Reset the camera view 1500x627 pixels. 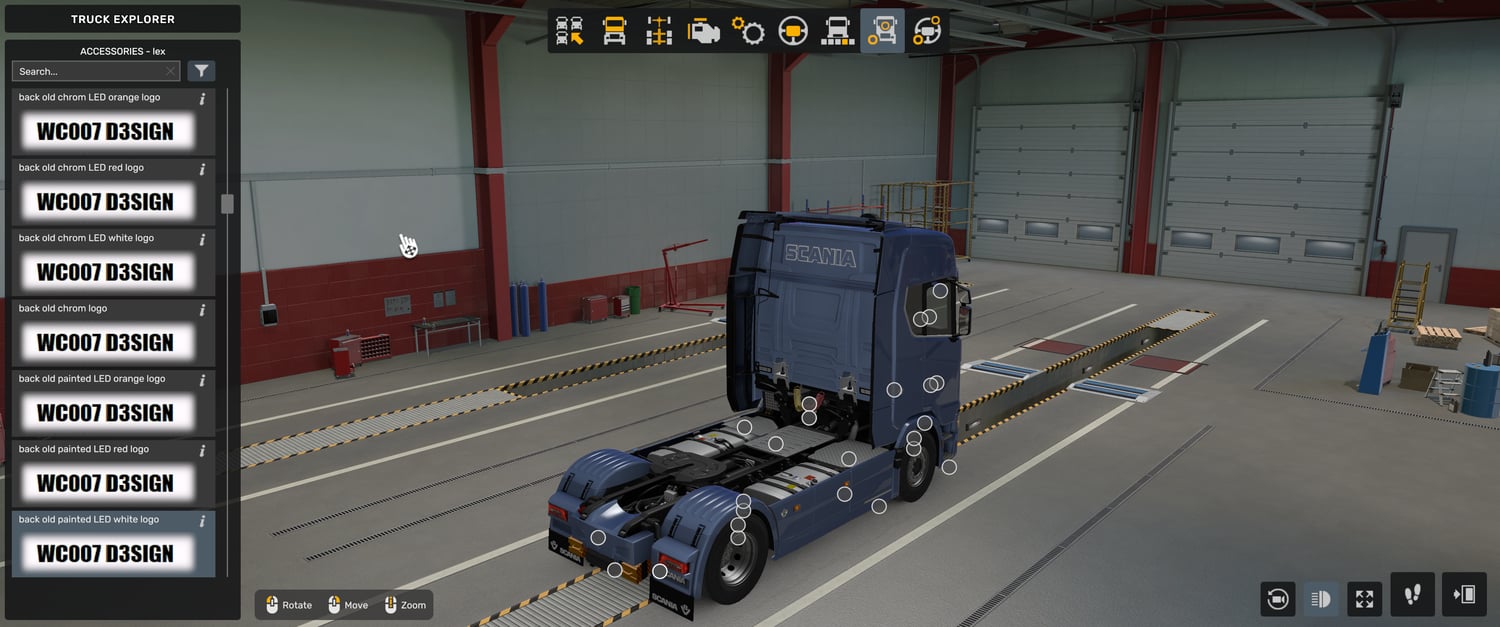(x=1277, y=599)
